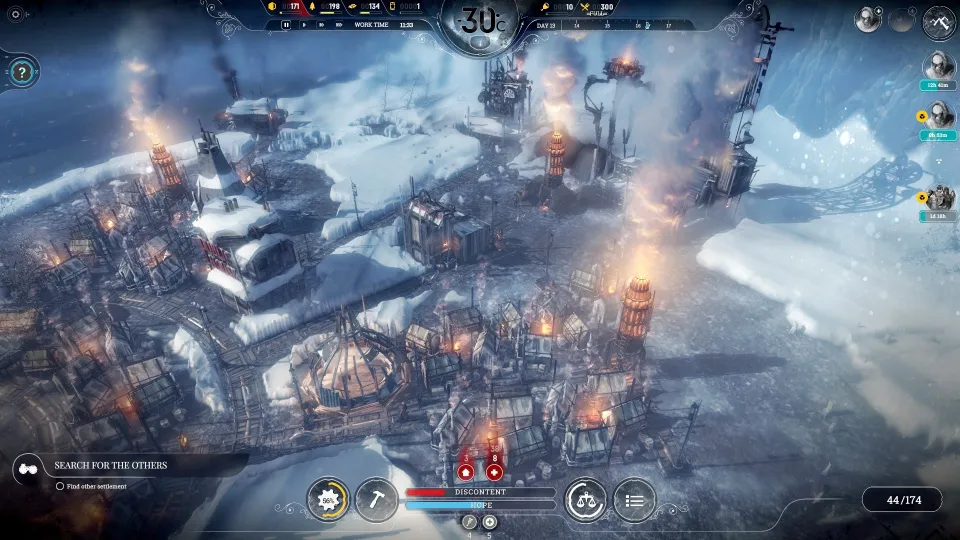The image size is (960, 540).
Task: Show the Discontent bar details
Action: tap(480, 492)
